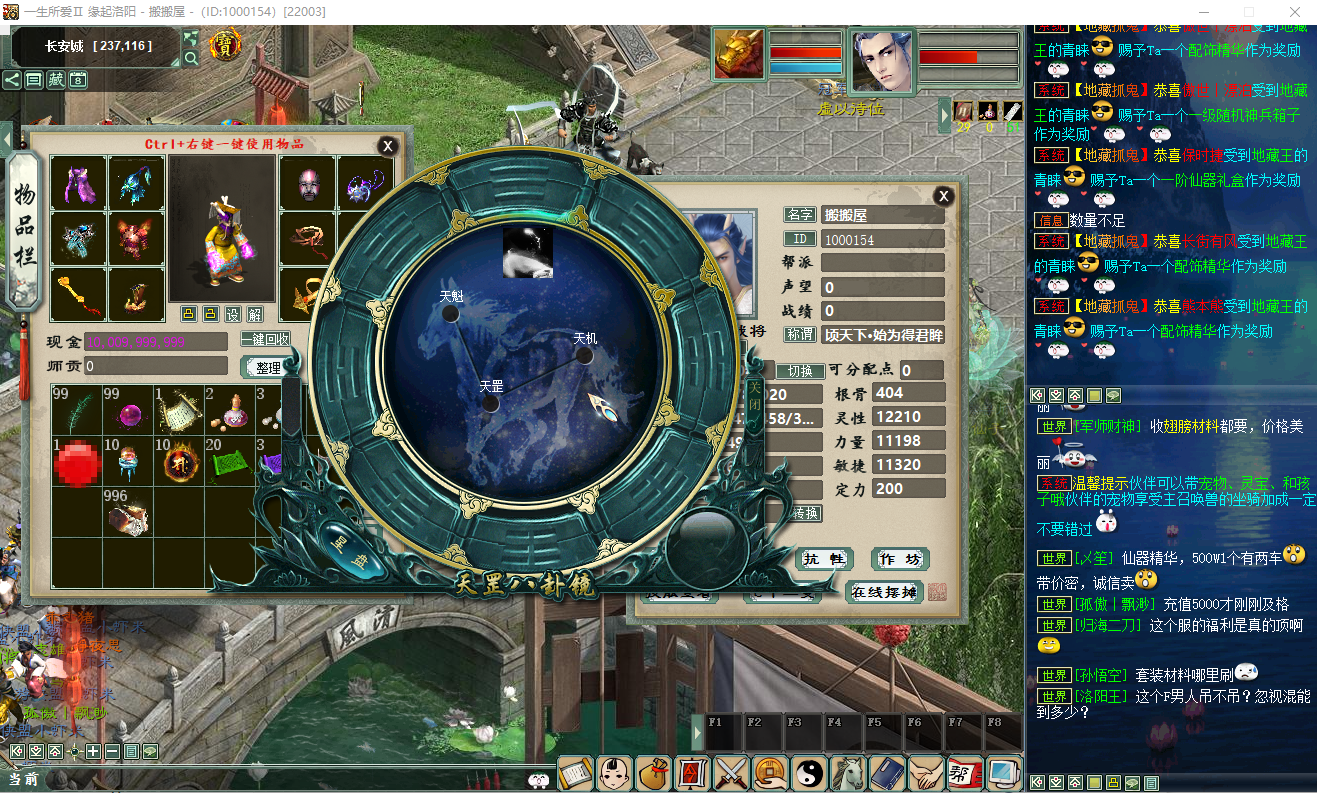Image resolution: width=1317 pixels, height=793 pixels.
Task: Open the yin-yang icon in bottom toolbar
Action: click(809, 772)
